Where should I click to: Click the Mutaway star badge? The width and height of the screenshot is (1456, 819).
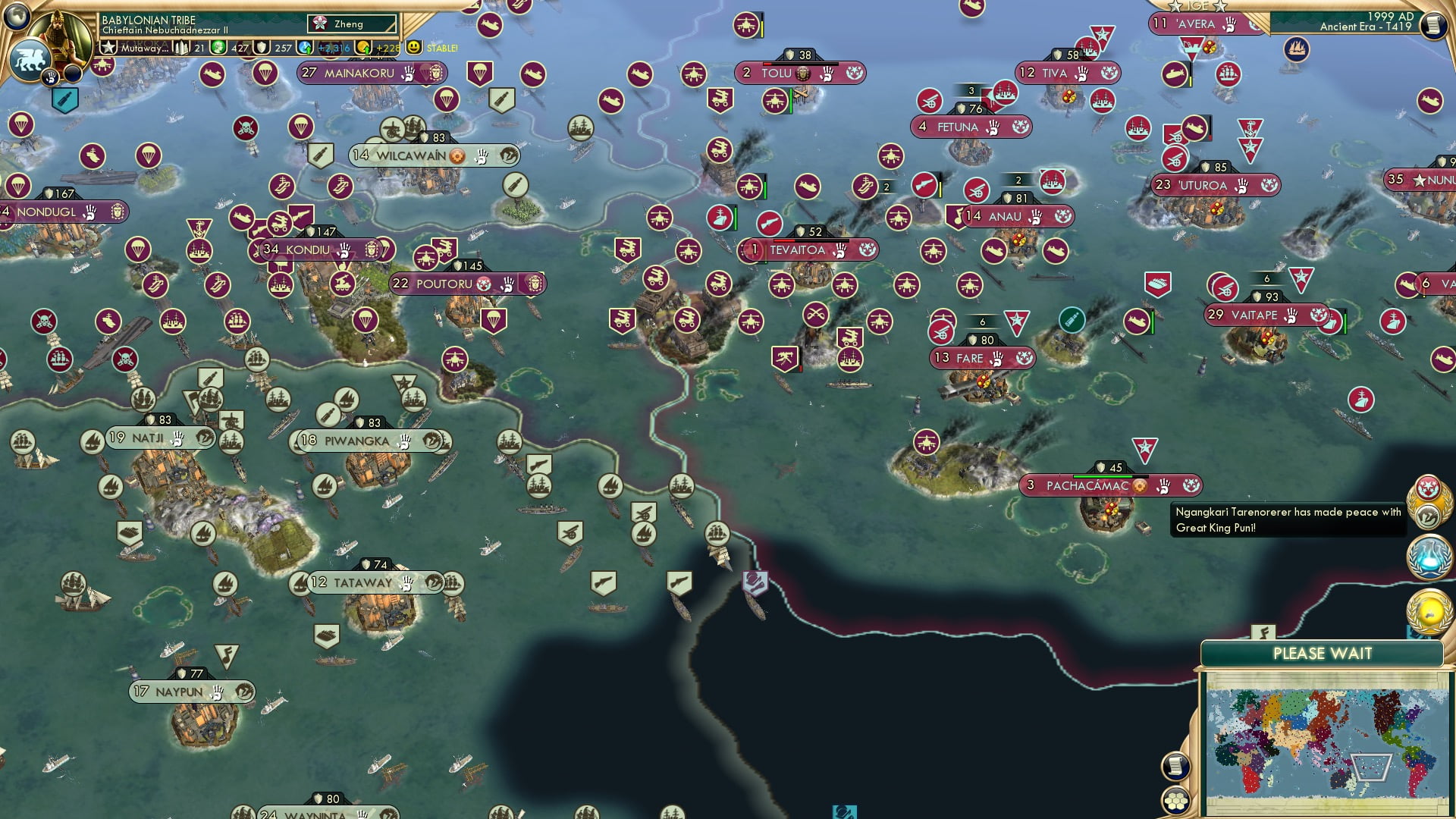pyautogui.click(x=110, y=47)
